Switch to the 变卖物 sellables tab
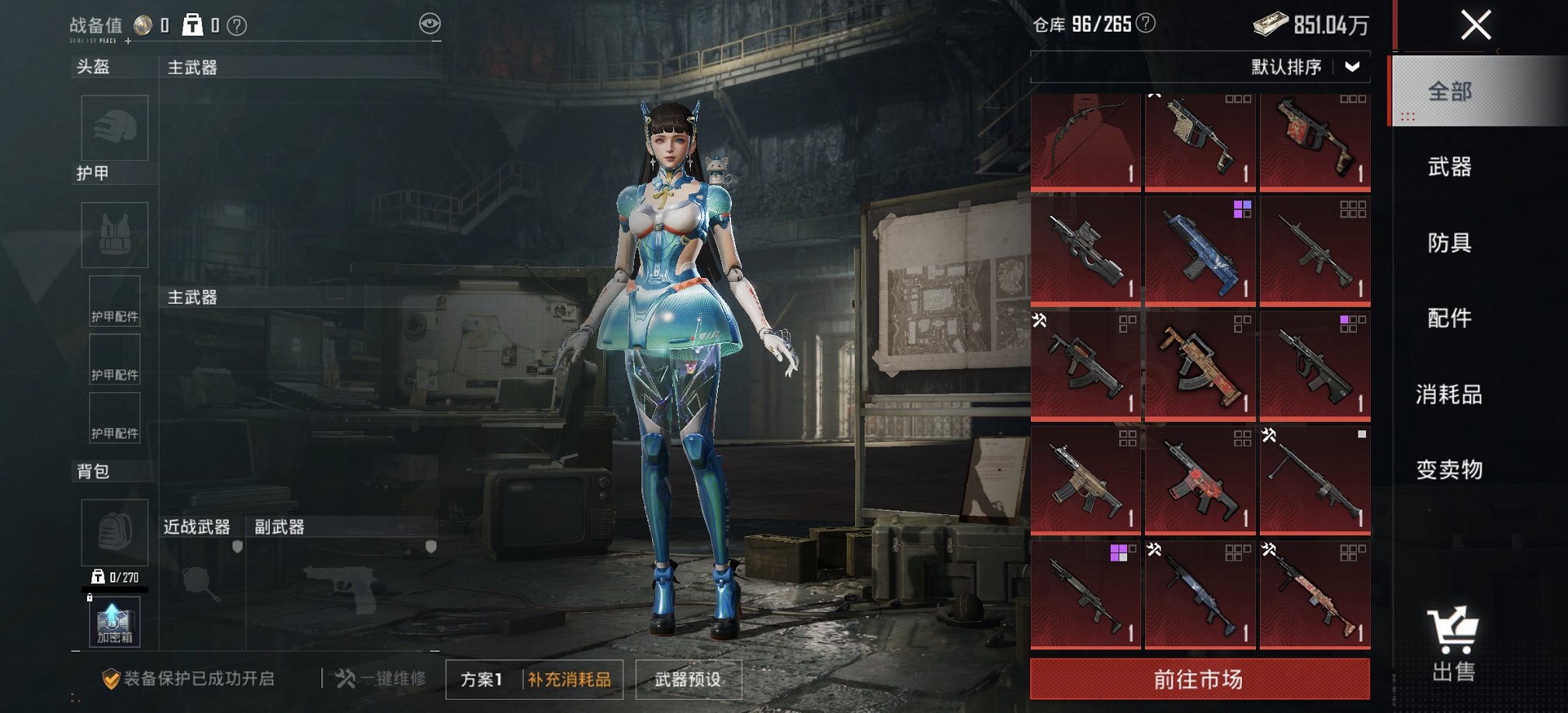Image resolution: width=1568 pixels, height=713 pixels. tap(1449, 470)
